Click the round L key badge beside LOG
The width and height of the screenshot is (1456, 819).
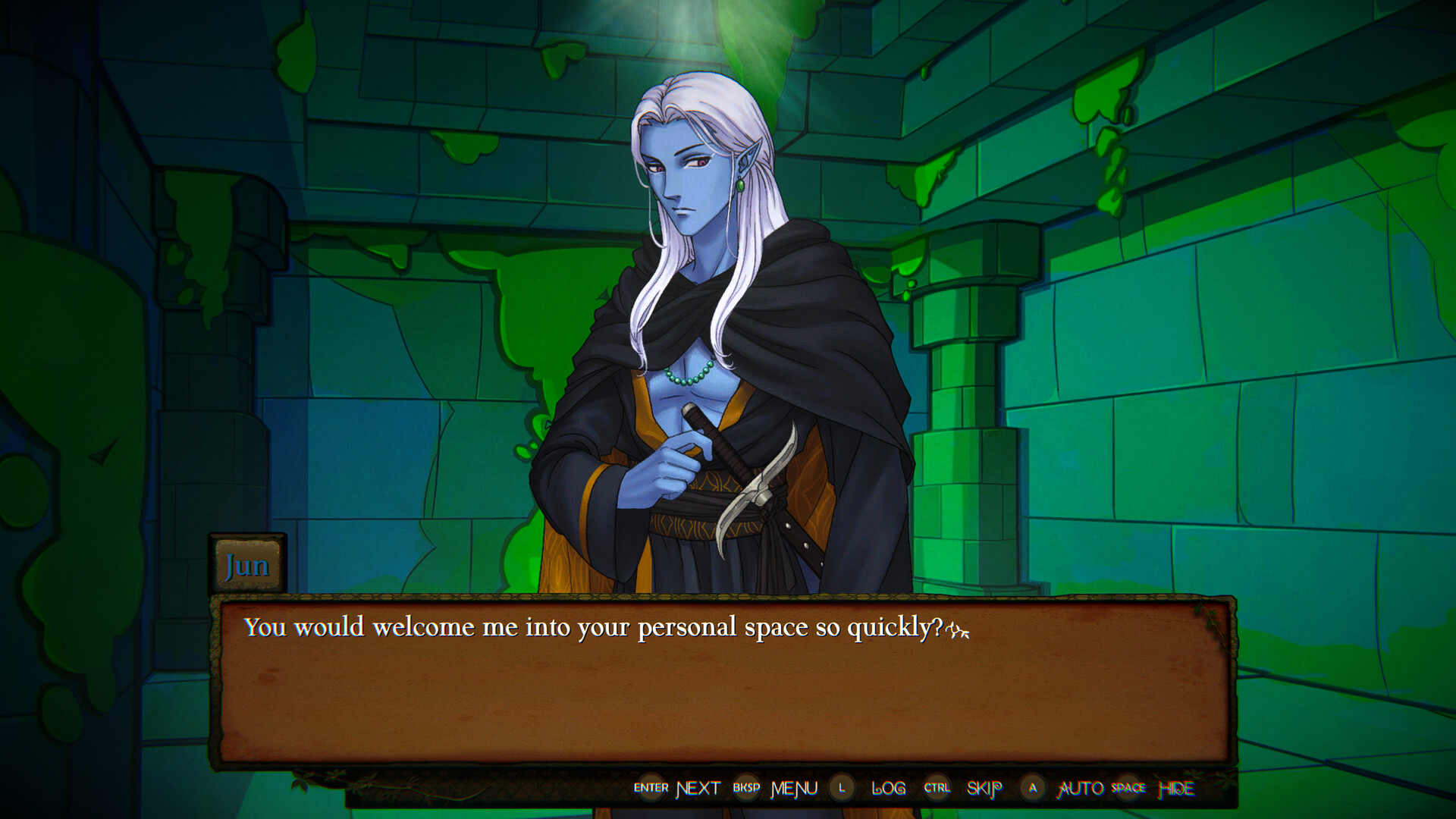point(841,789)
